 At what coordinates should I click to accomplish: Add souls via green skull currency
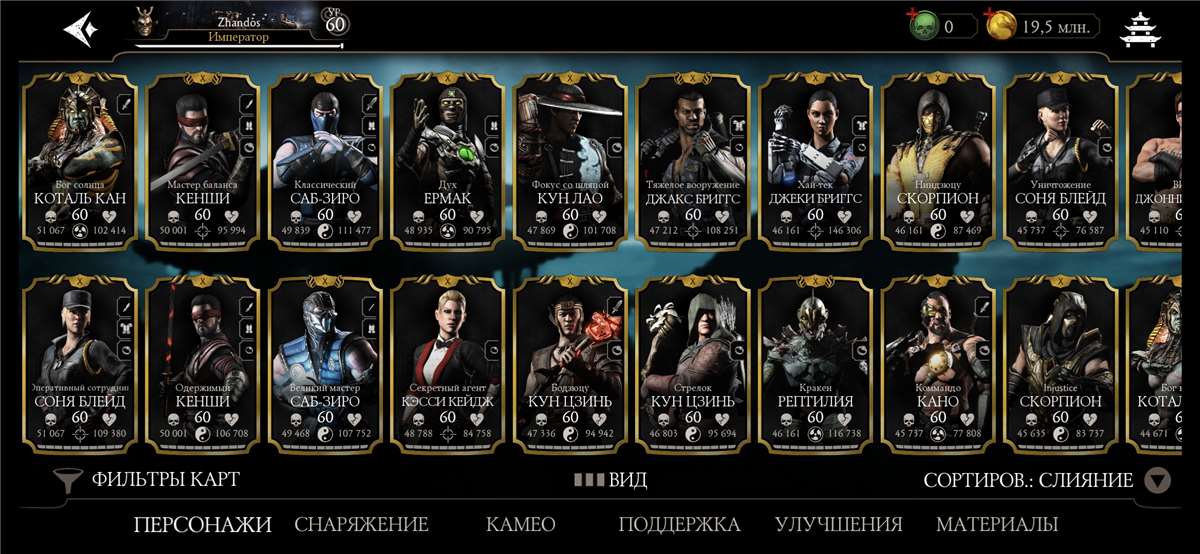942,27
